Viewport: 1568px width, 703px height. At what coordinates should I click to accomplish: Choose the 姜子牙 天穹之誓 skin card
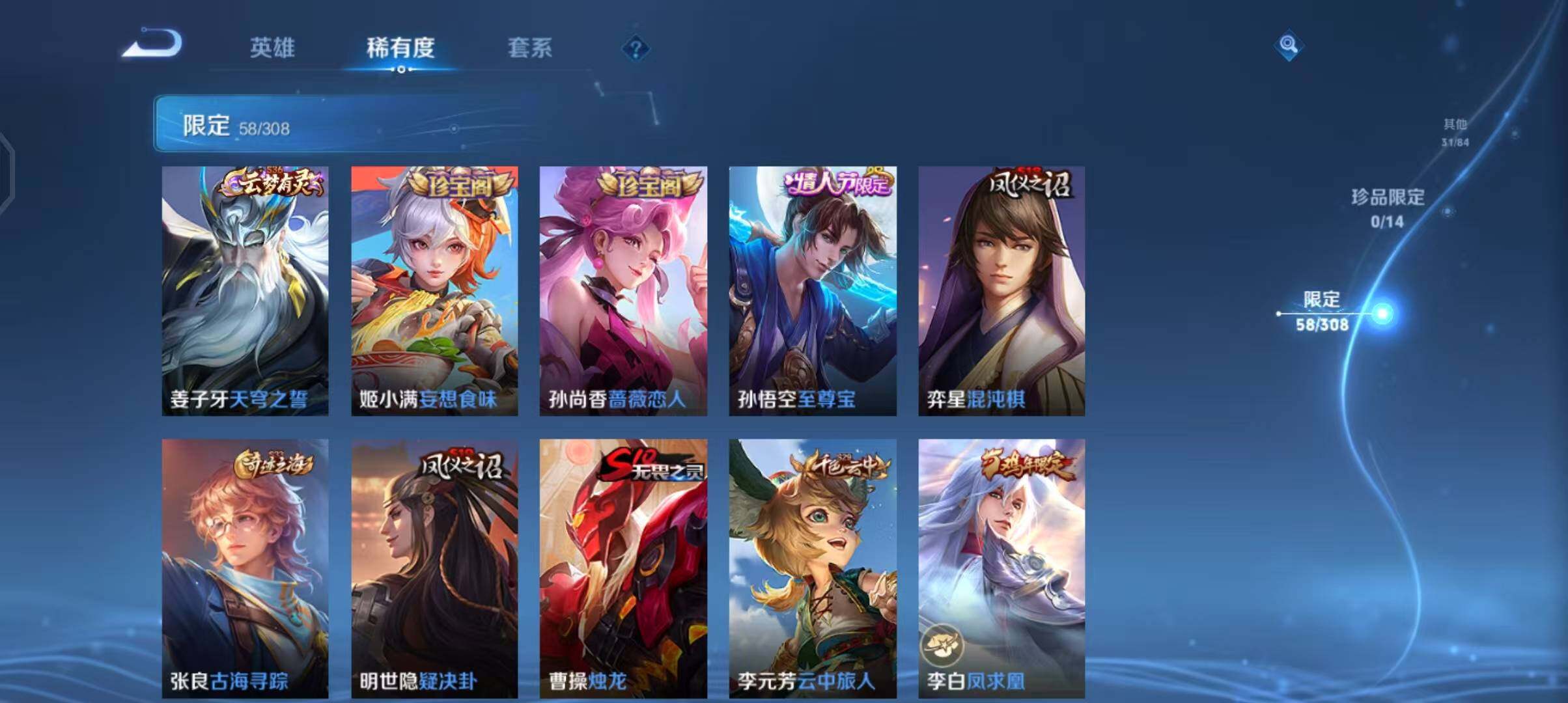point(245,290)
